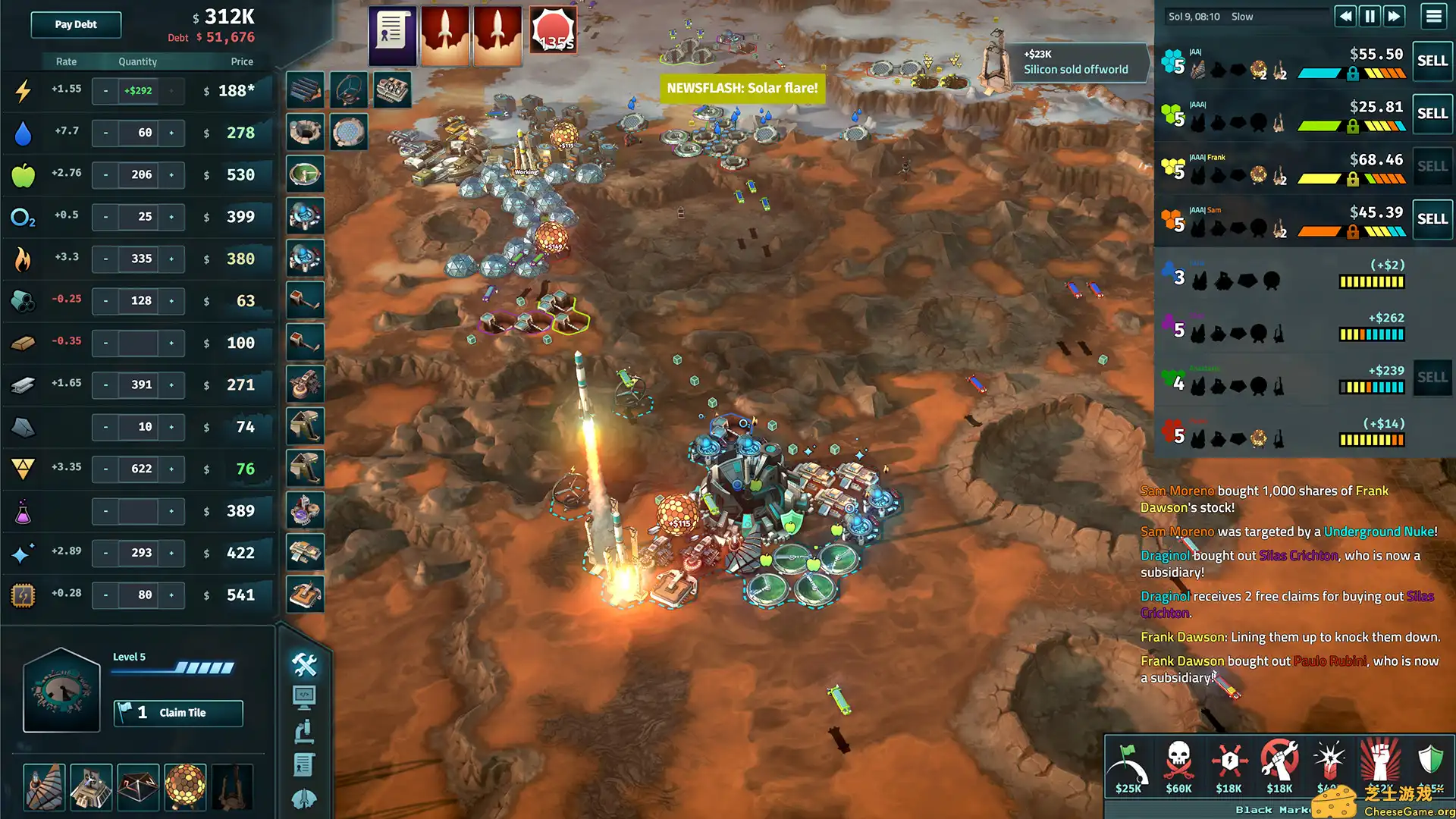1456x819 pixels.
Task: Buy the $25K green flag black market item
Action: [x=1128, y=766]
